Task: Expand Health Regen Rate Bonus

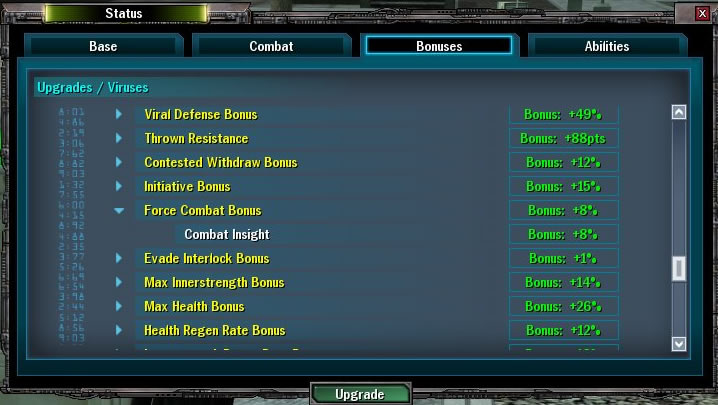Action: click(x=119, y=330)
